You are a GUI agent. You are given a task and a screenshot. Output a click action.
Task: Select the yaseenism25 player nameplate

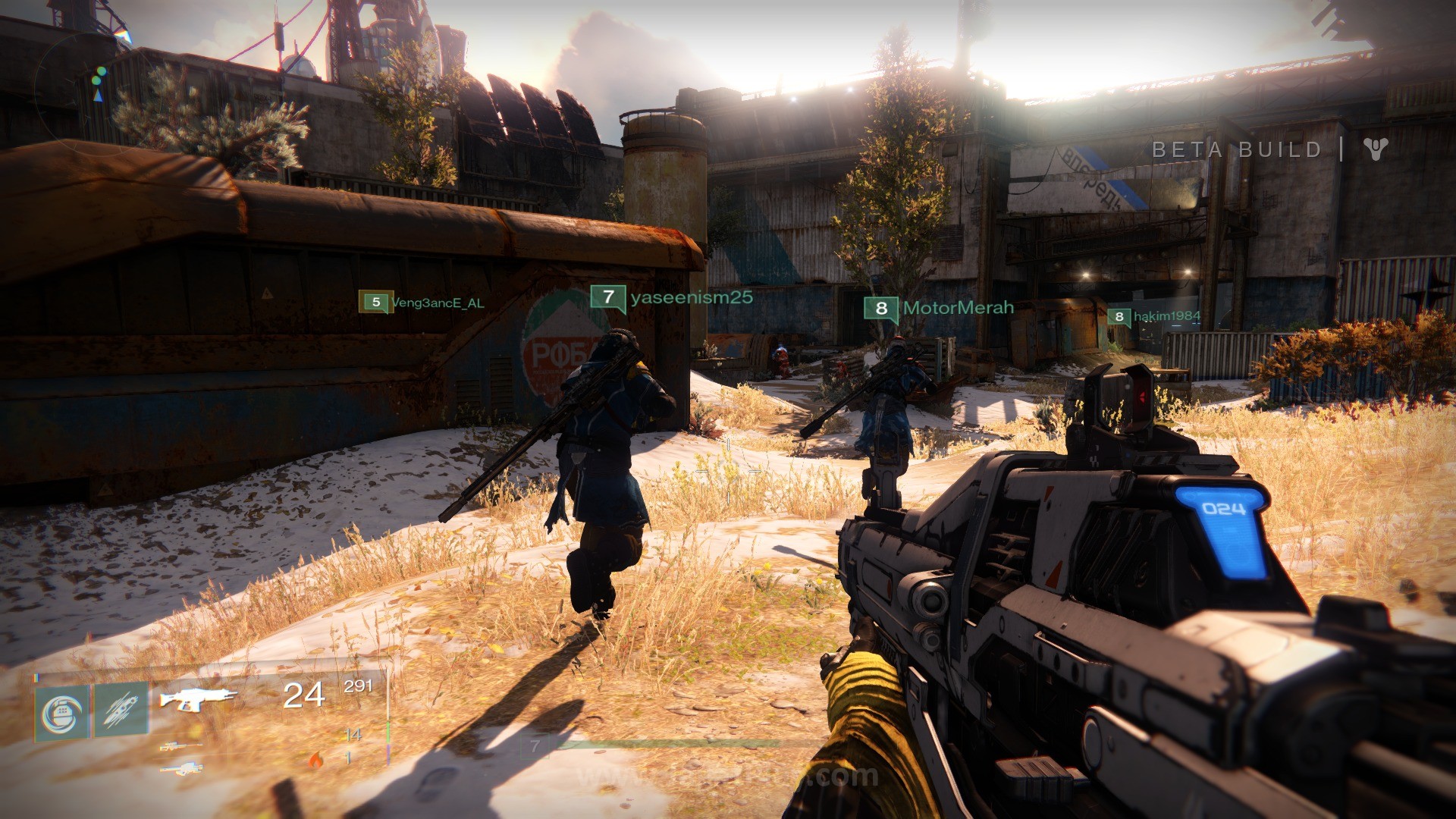[672, 297]
